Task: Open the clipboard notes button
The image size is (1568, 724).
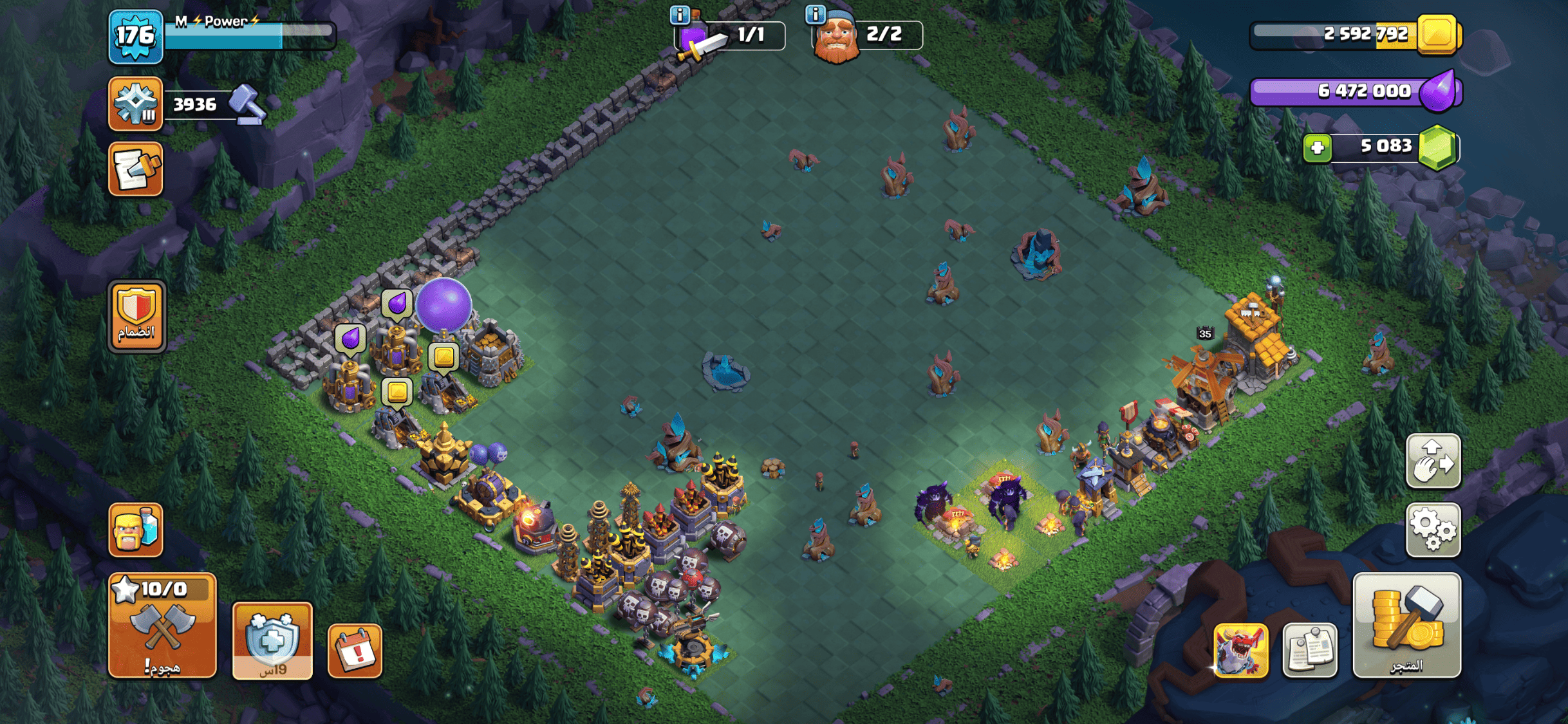Action: [x=1309, y=651]
